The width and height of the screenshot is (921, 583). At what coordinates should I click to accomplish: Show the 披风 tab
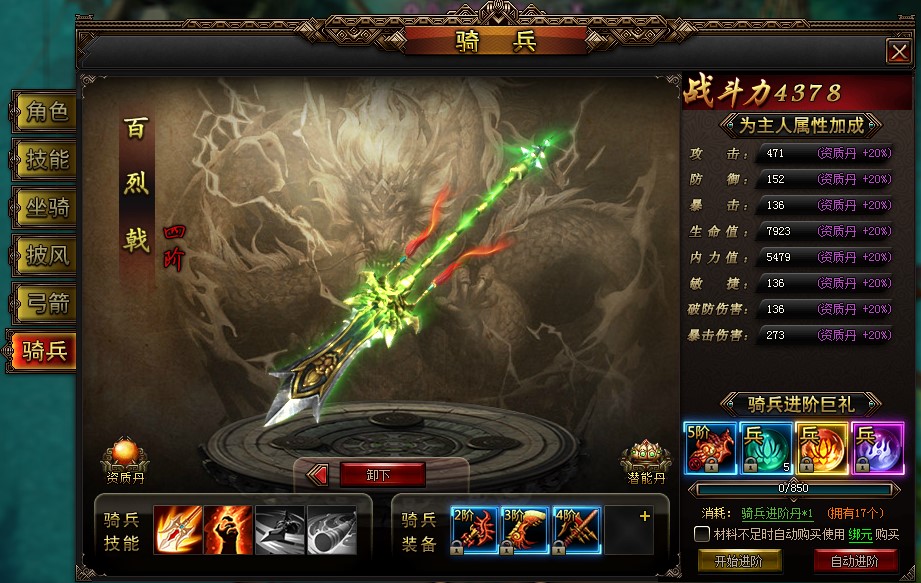tap(45, 255)
